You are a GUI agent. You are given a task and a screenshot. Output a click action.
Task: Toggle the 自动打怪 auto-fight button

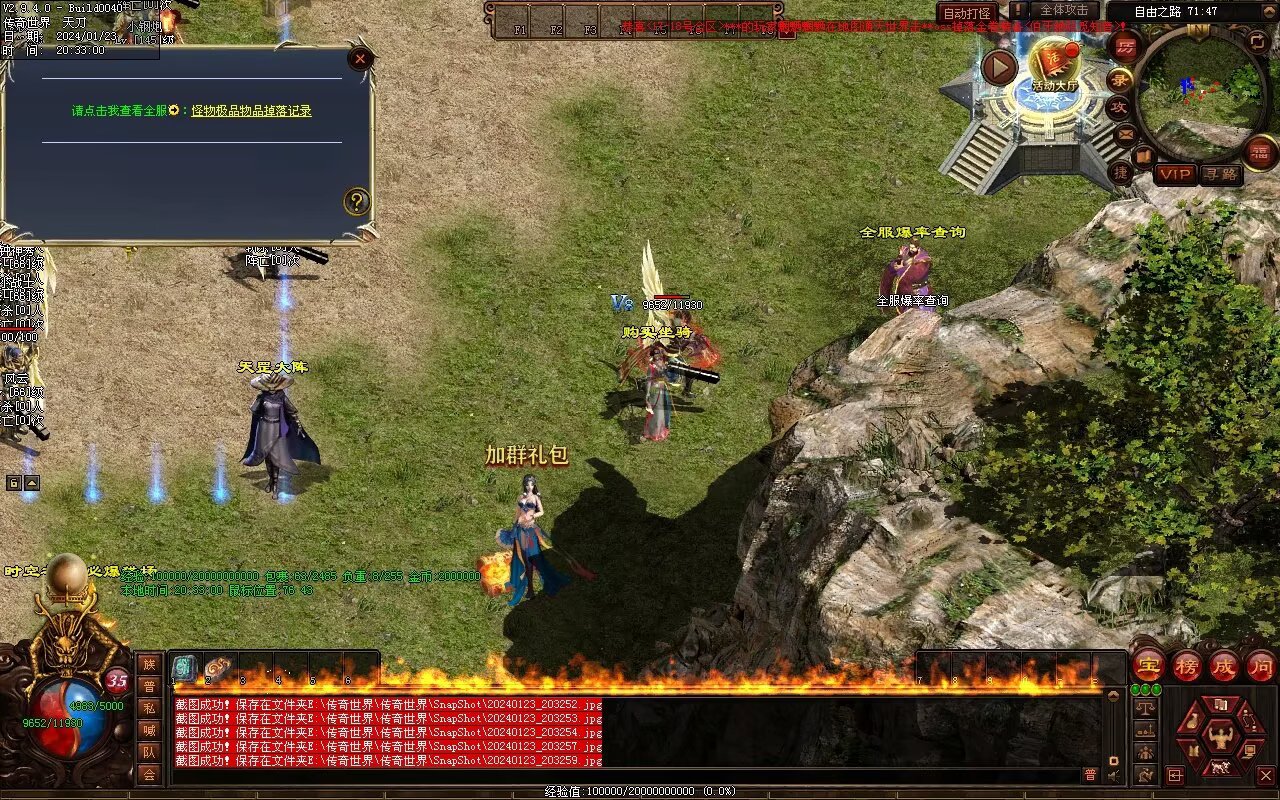click(x=967, y=13)
